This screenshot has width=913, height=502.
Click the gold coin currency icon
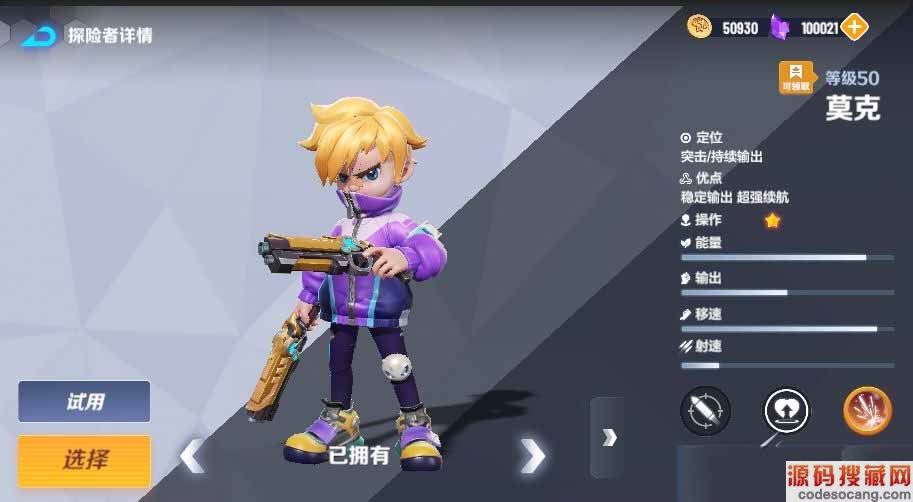tap(699, 27)
